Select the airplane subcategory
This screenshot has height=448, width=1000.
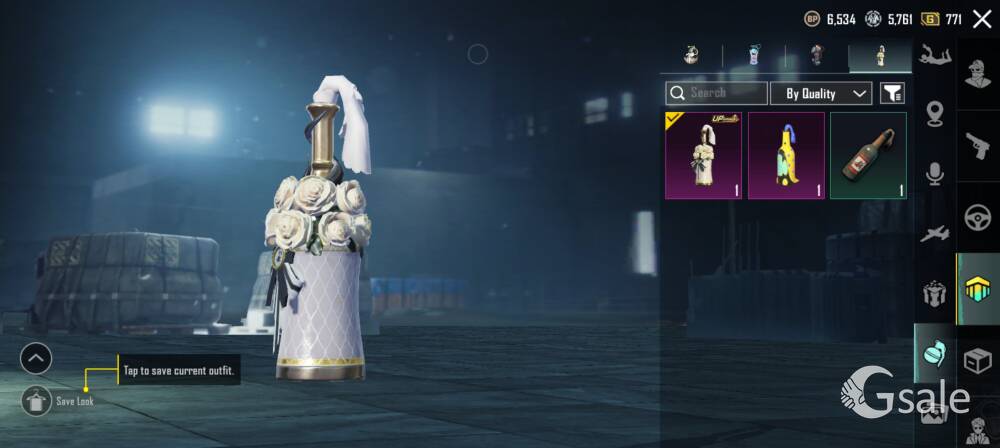point(935,234)
